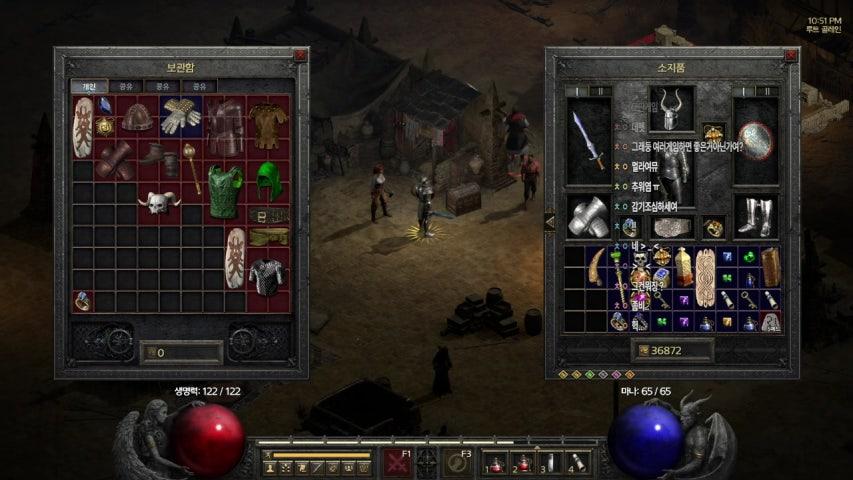
Task: Select the green hooded cap in stash
Action: pyautogui.click(x=270, y=180)
